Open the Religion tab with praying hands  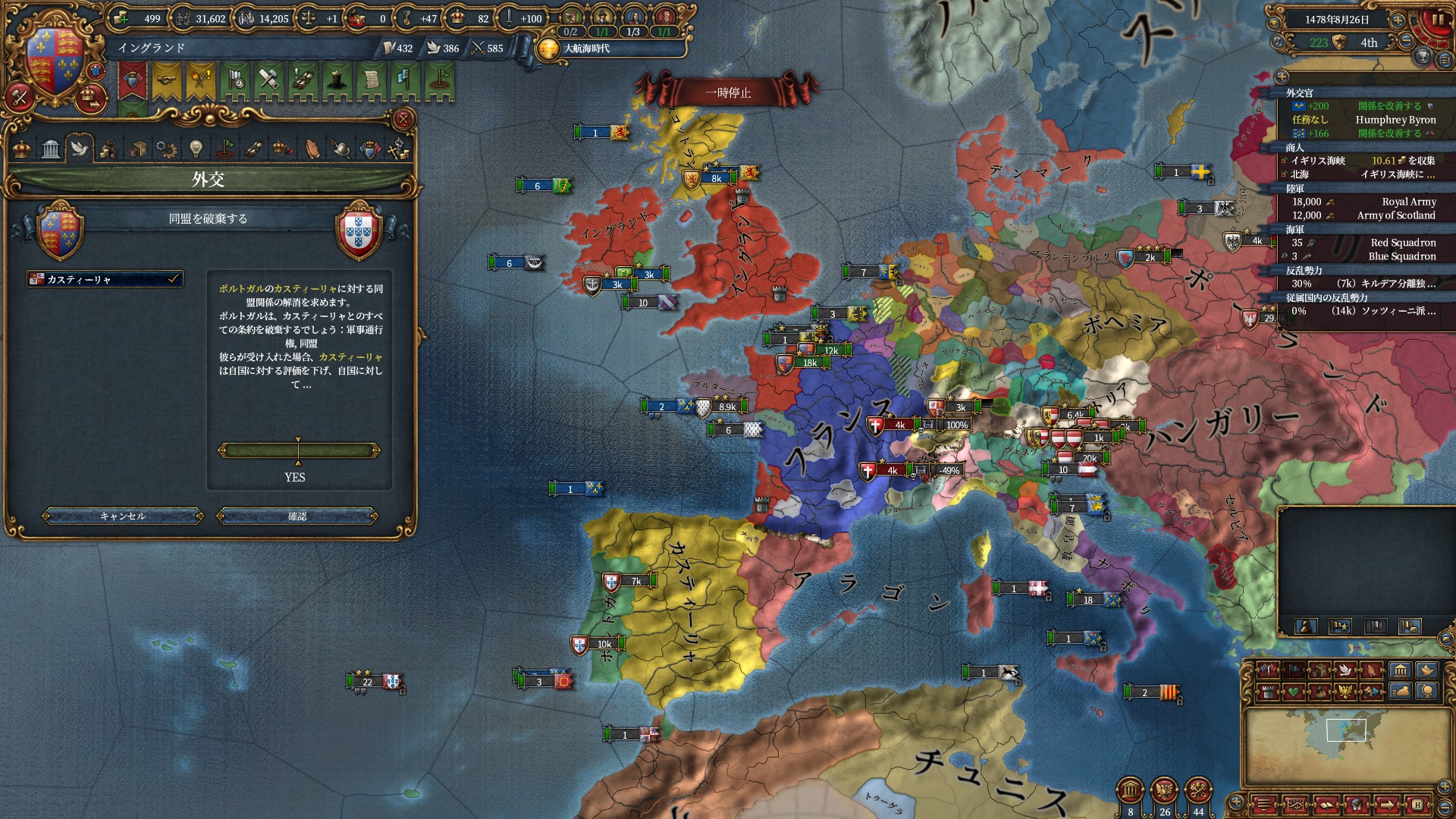tap(312, 149)
